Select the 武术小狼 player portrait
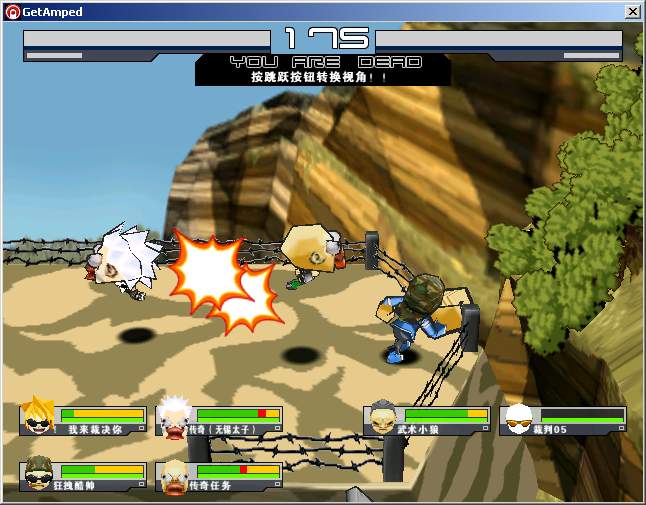This screenshot has width=646, height=505. (382, 418)
